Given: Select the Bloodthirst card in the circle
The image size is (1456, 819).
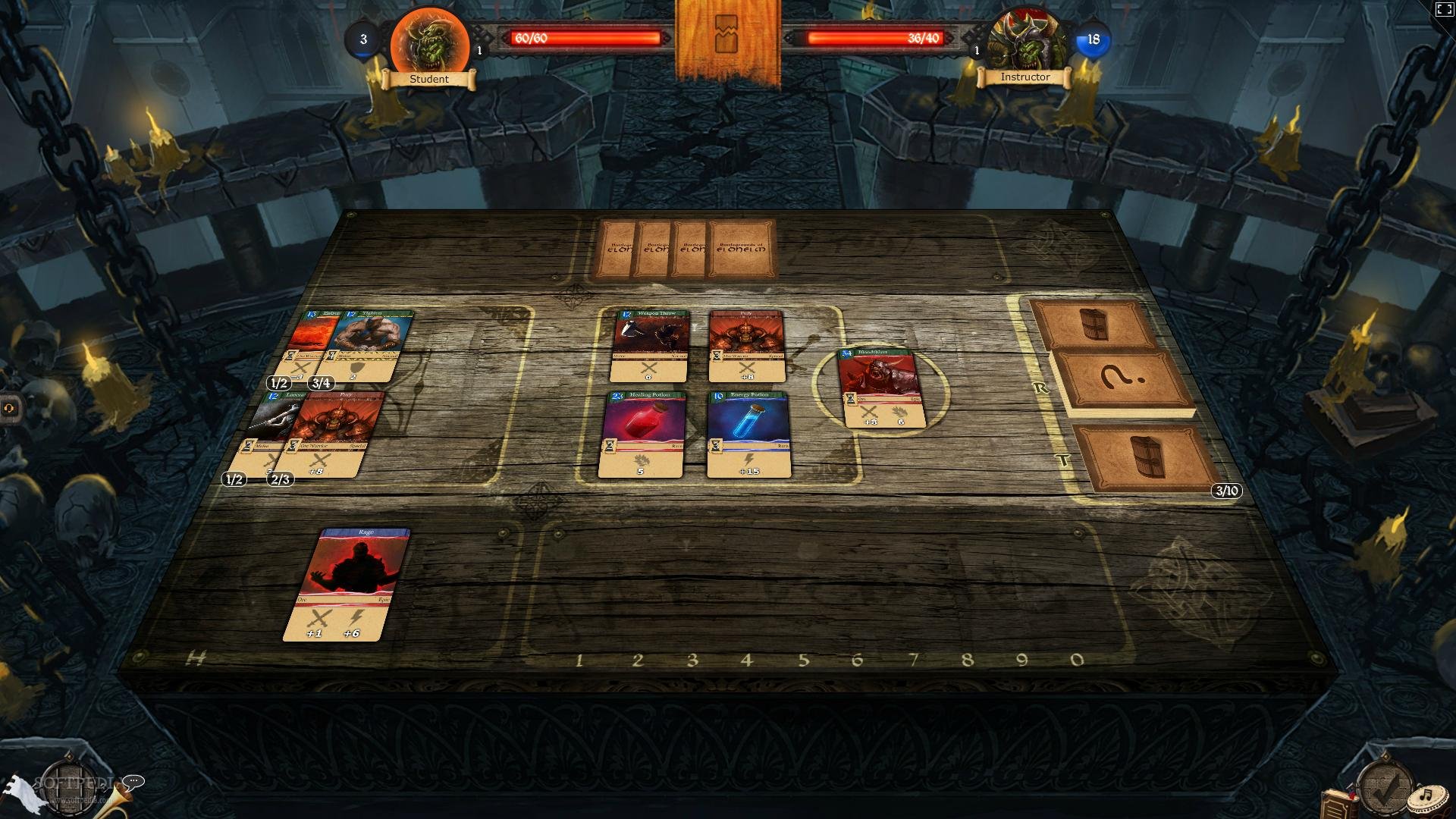Looking at the screenshot, I should click(880, 388).
